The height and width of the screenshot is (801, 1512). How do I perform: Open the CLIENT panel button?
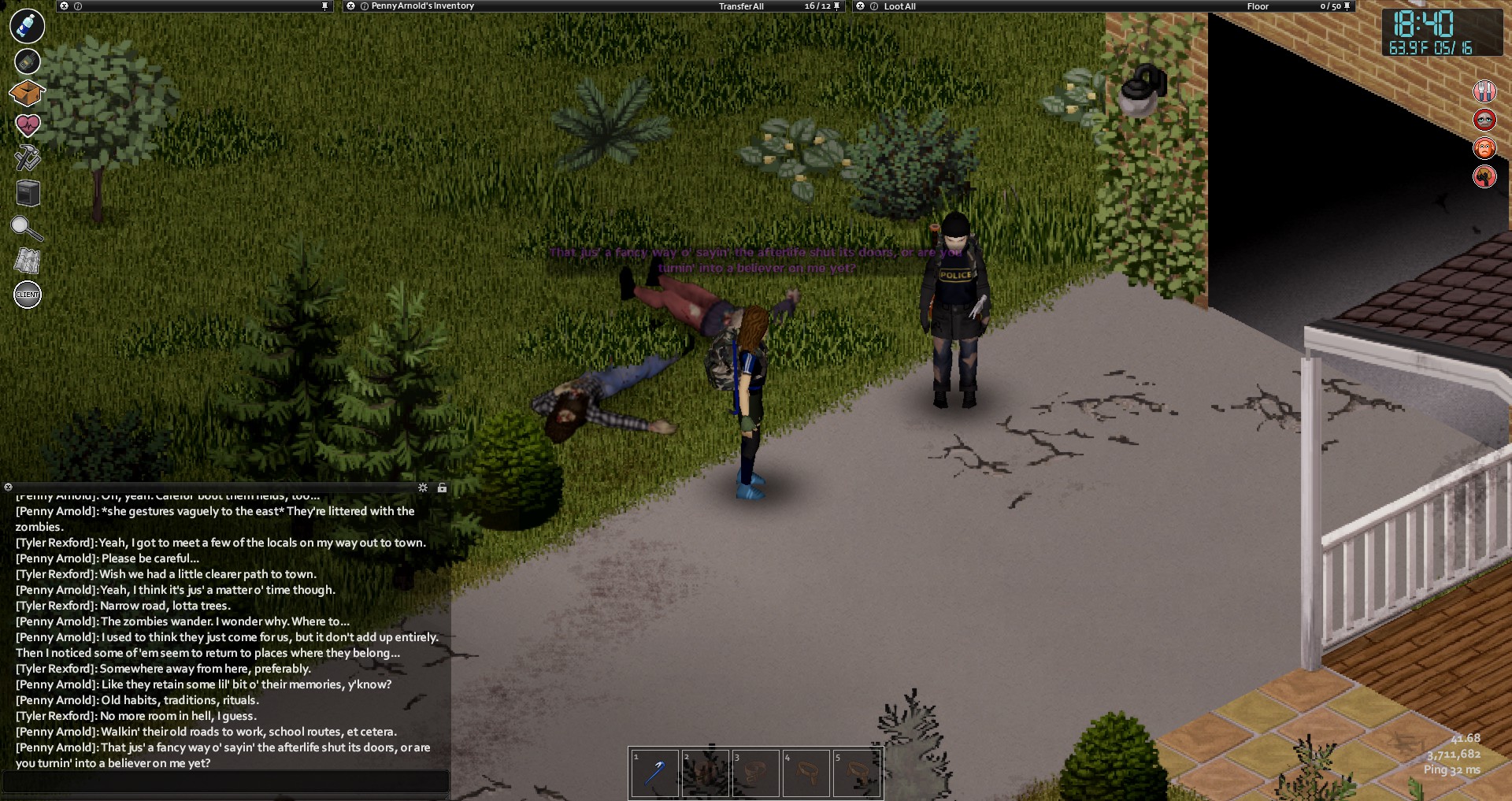tap(28, 295)
